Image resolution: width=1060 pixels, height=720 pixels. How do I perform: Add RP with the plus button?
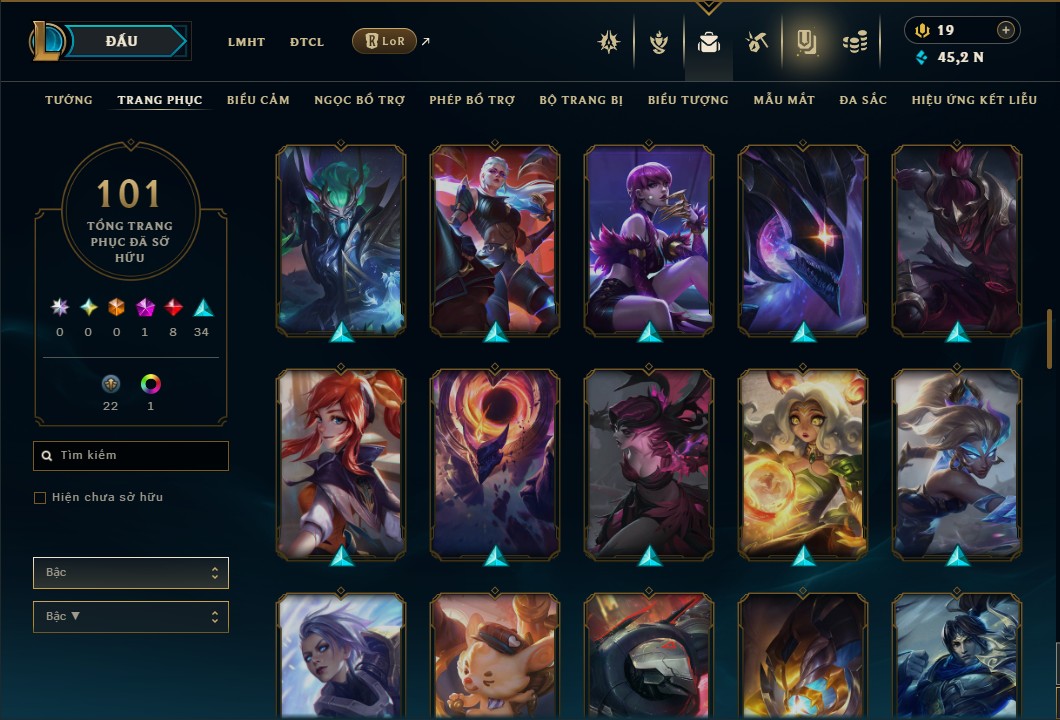click(1006, 30)
